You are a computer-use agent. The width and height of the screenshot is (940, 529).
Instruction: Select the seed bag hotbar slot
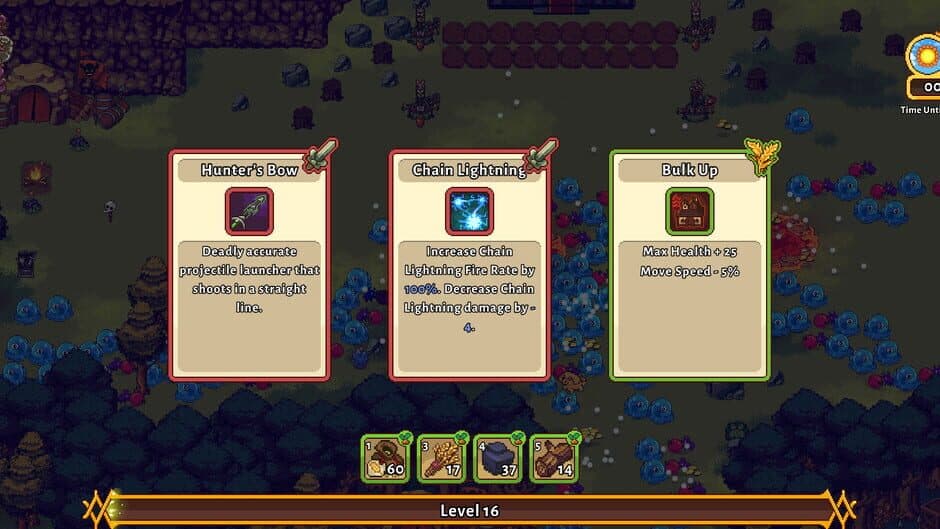tap(385, 456)
